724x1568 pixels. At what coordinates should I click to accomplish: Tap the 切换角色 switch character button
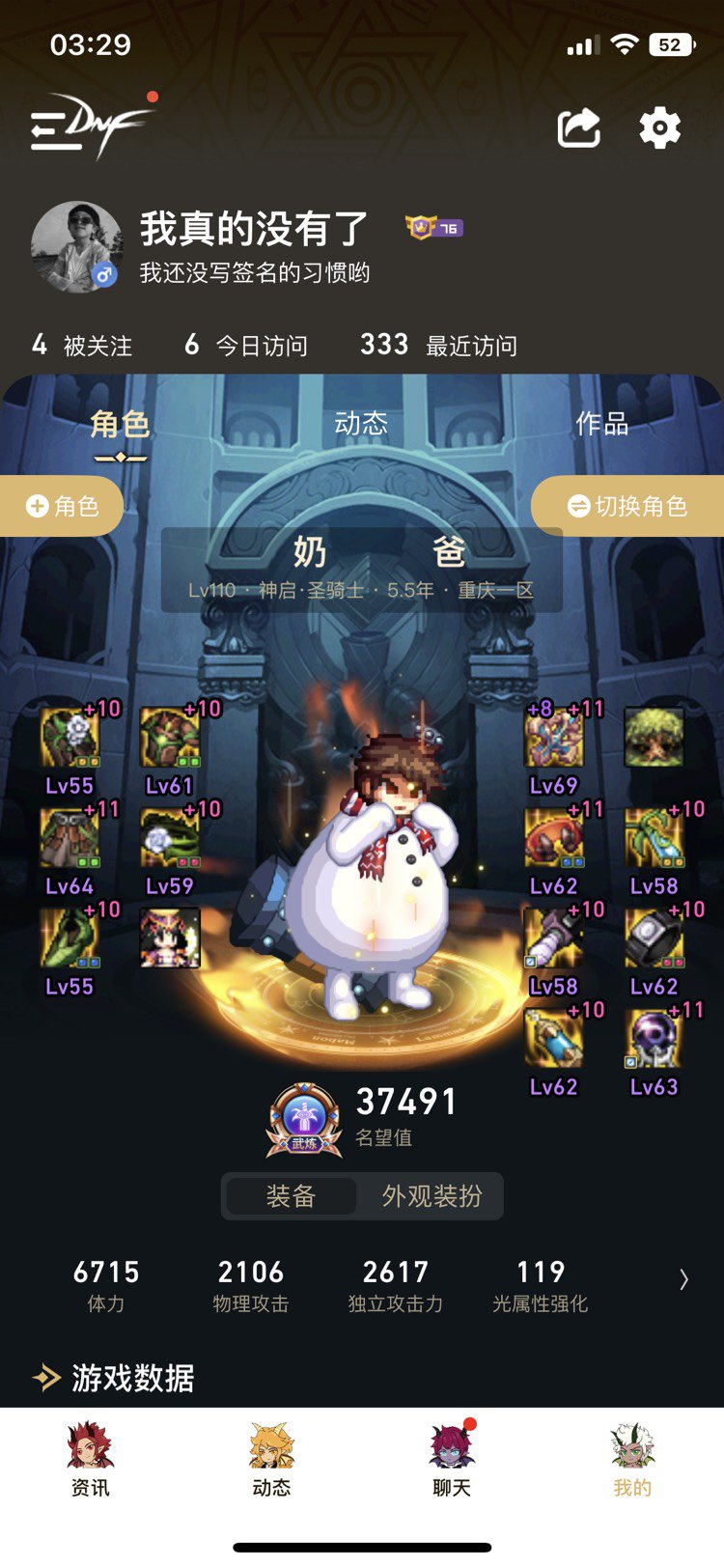pos(628,506)
